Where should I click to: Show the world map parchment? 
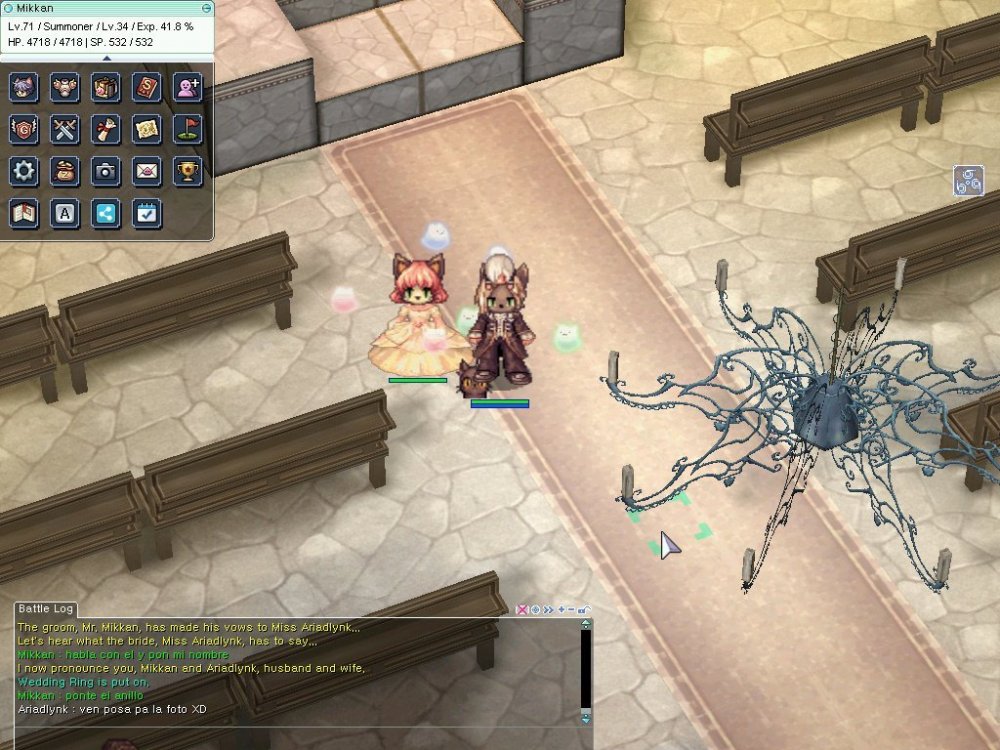(x=146, y=129)
